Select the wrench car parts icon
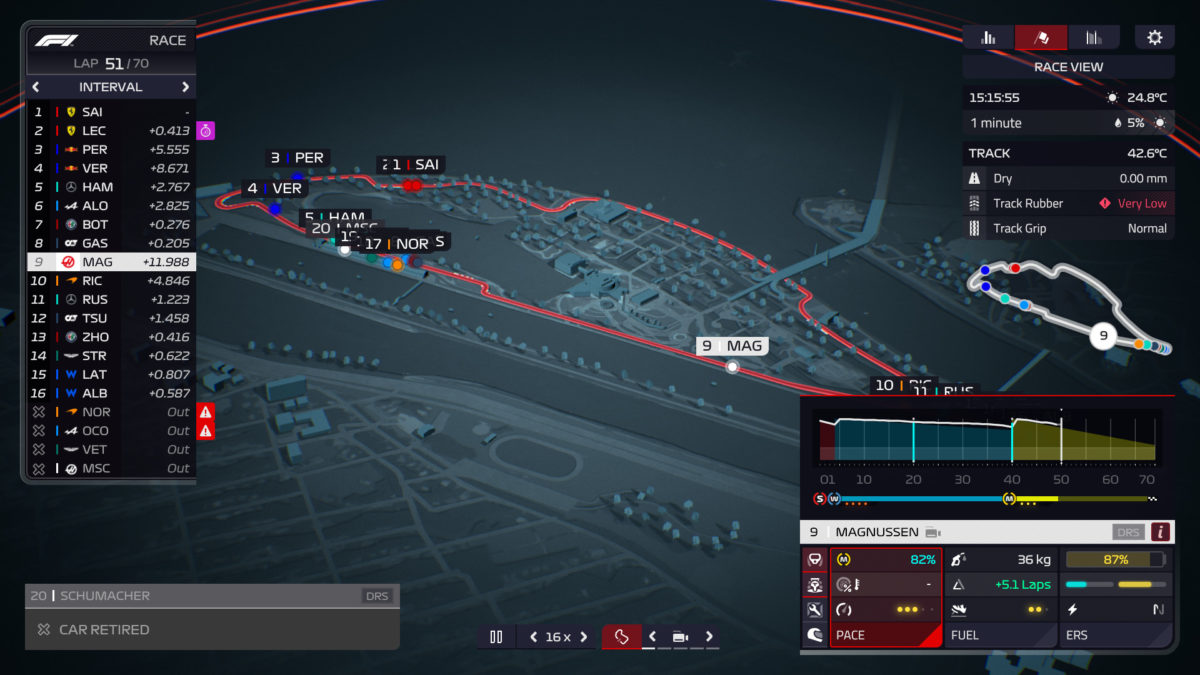The image size is (1200, 675). click(815, 610)
